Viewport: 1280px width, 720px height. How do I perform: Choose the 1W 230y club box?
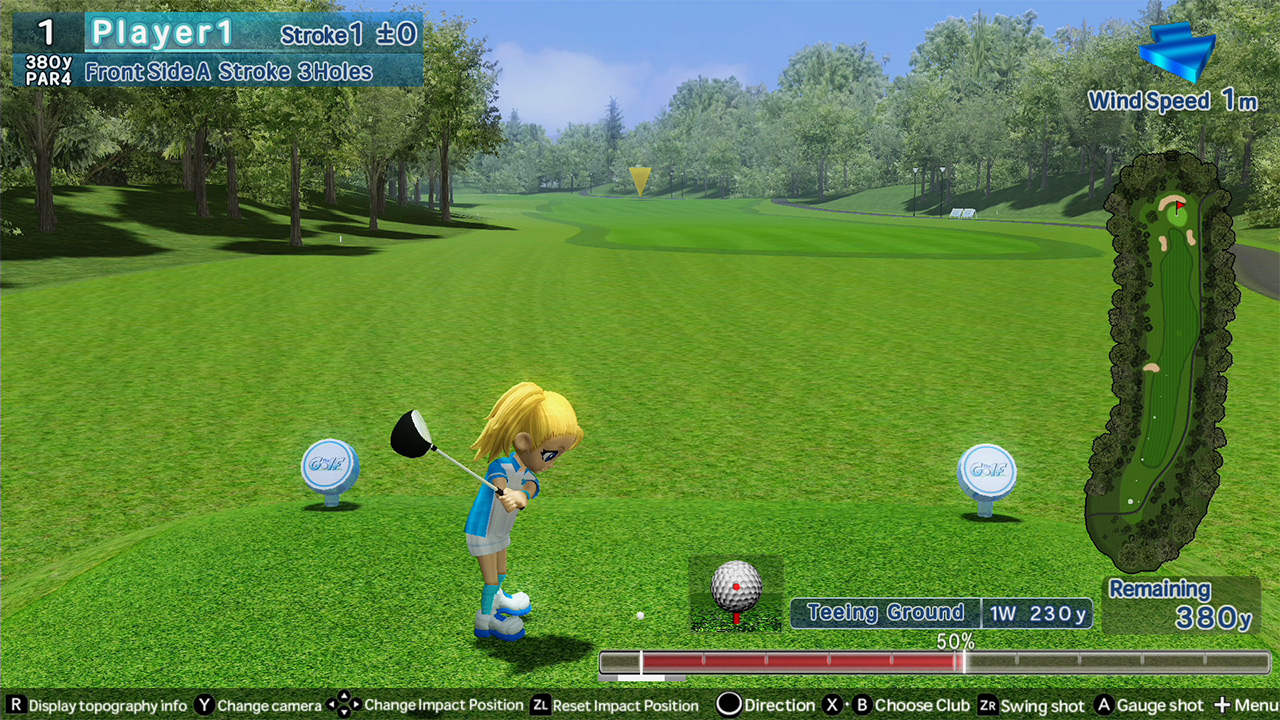pos(1037,614)
